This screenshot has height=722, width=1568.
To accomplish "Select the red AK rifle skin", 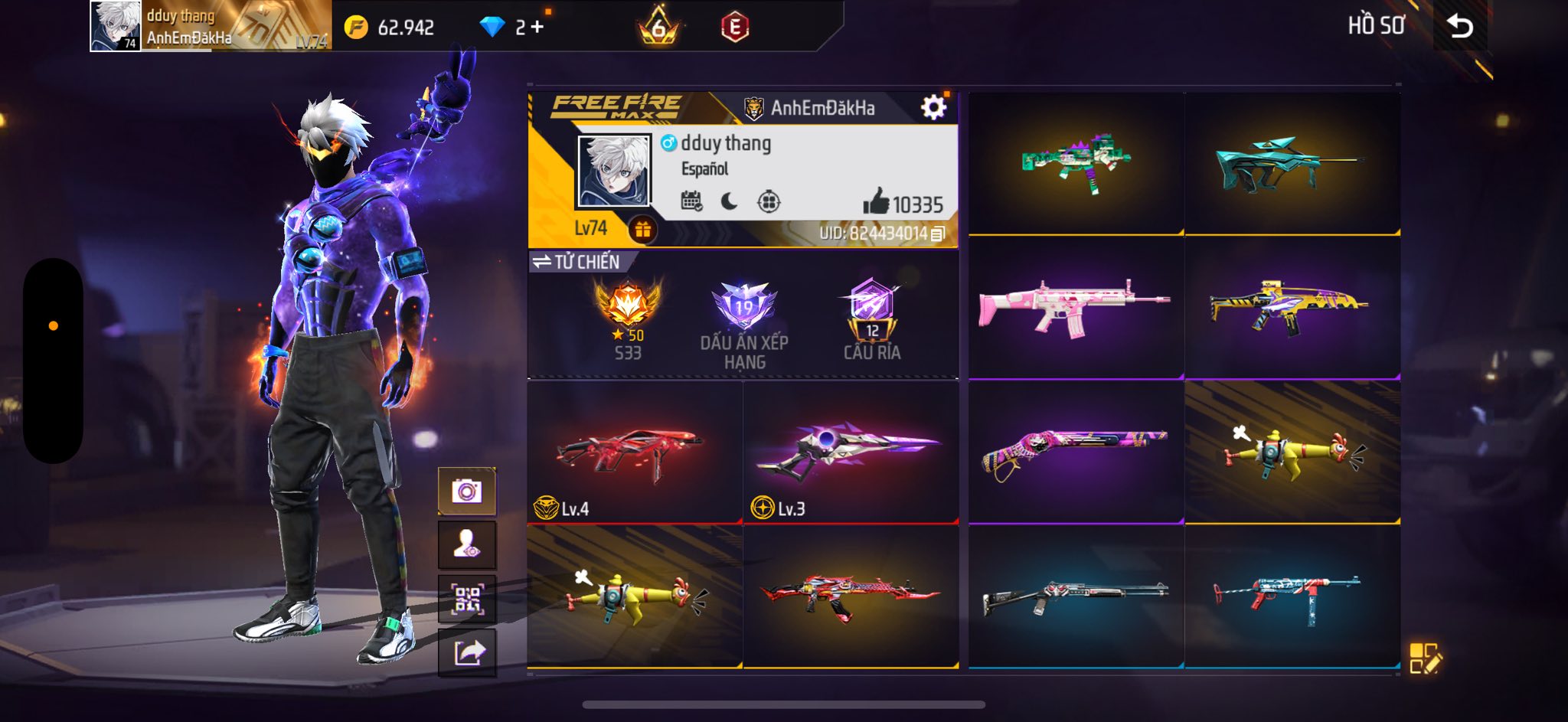I will click(x=850, y=596).
